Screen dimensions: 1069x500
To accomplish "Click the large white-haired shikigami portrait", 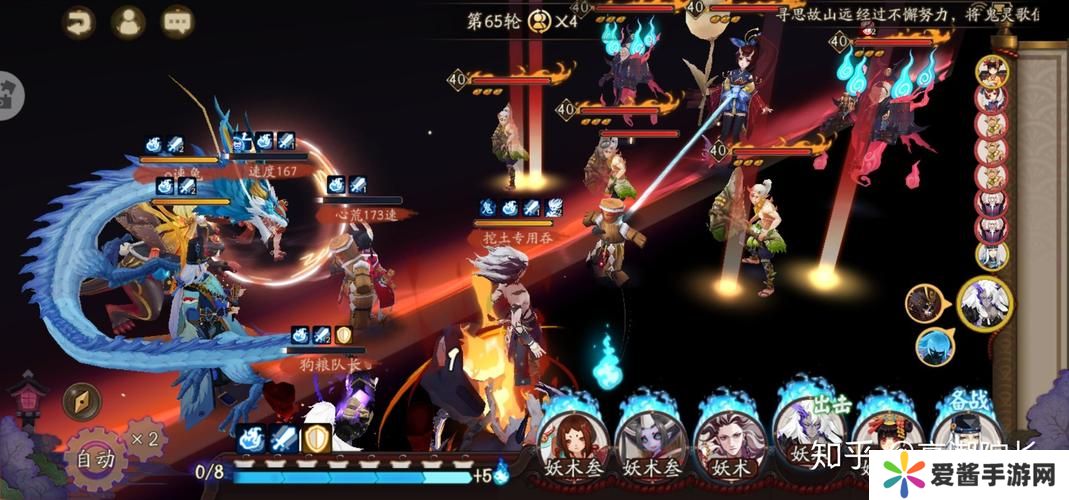I will point(985,302).
